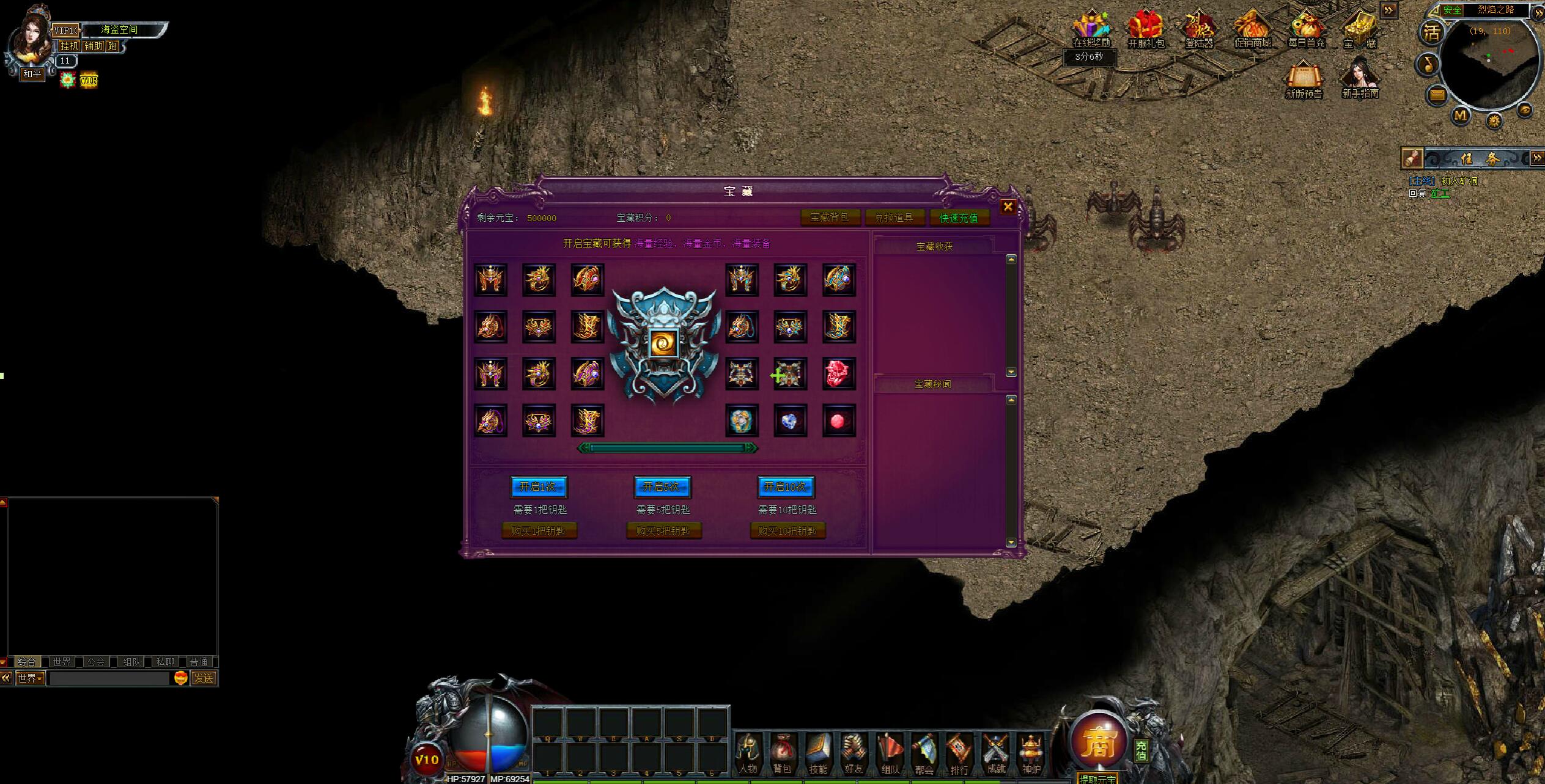Open the 宝藏背包 treasure bag

click(x=830, y=218)
